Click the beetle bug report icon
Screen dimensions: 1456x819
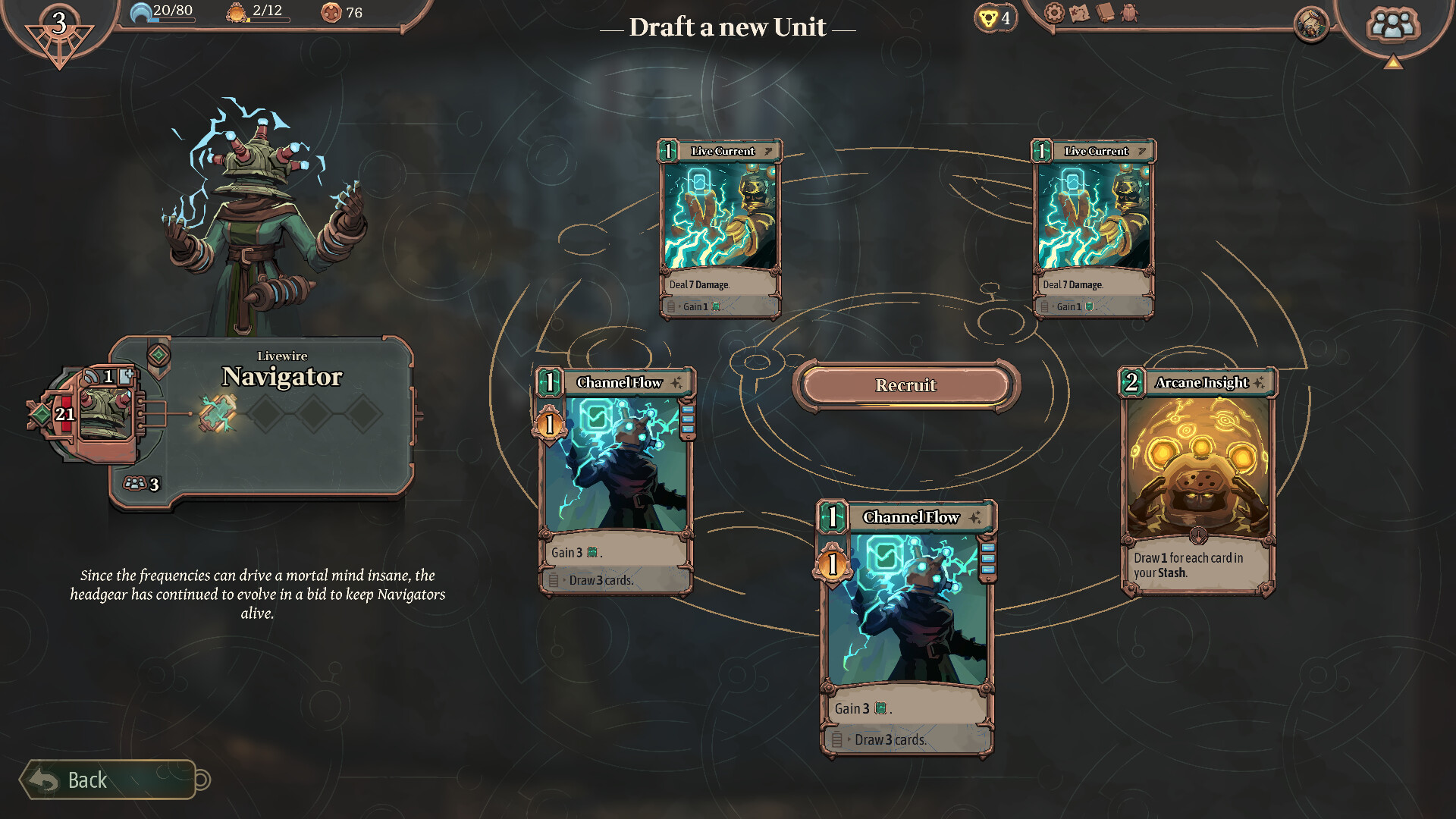[1130, 13]
